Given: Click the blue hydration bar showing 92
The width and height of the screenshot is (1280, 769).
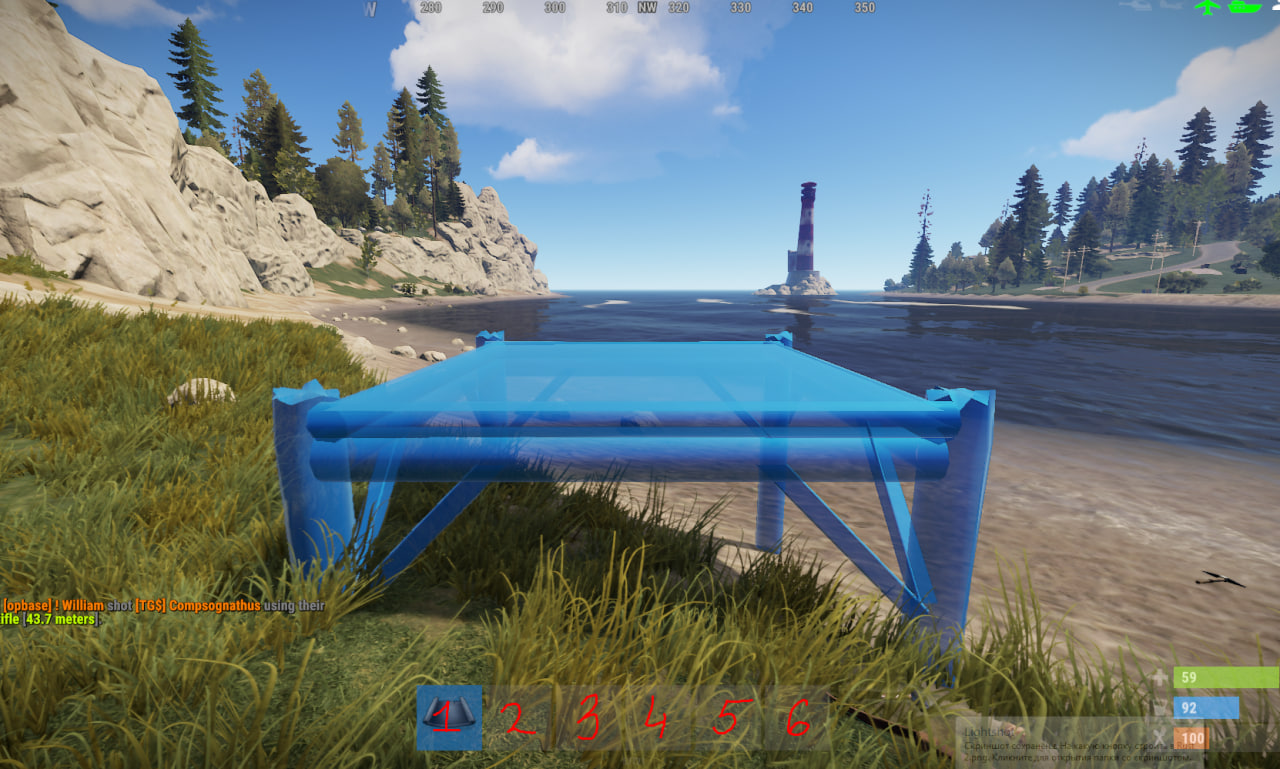Looking at the screenshot, I should point(1207,708).
